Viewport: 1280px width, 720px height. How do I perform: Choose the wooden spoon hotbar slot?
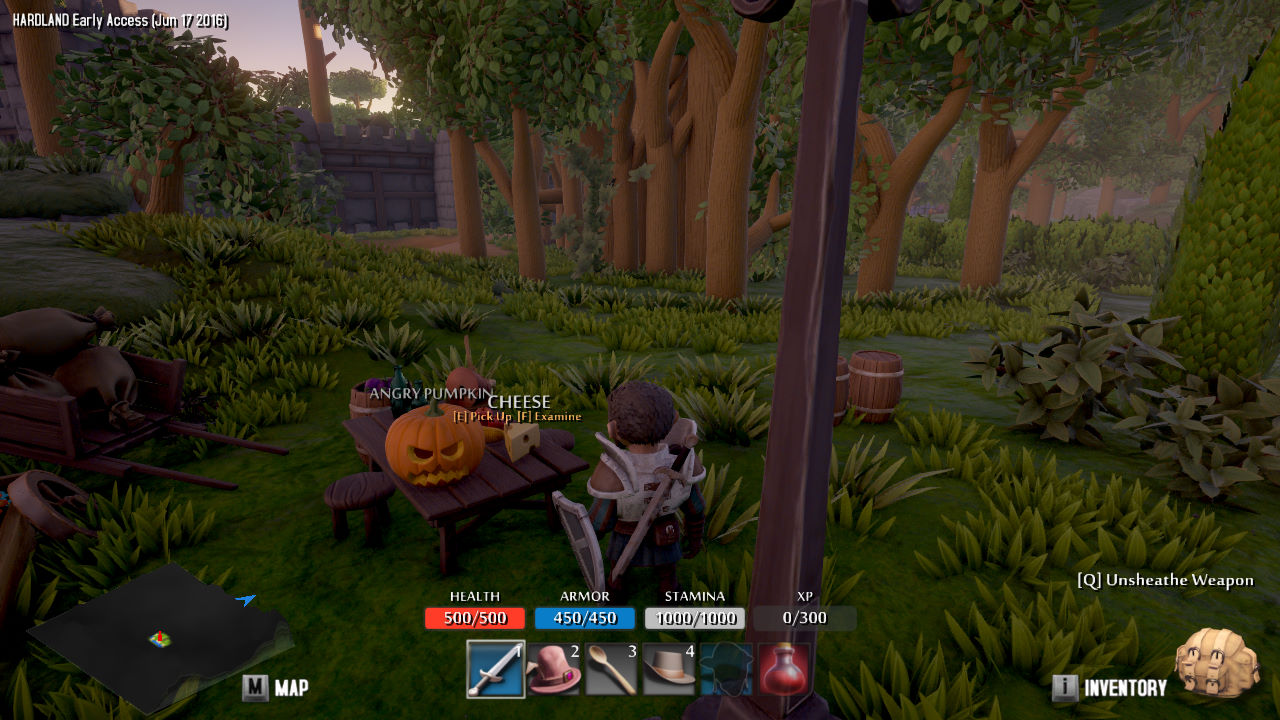(611, 669)
